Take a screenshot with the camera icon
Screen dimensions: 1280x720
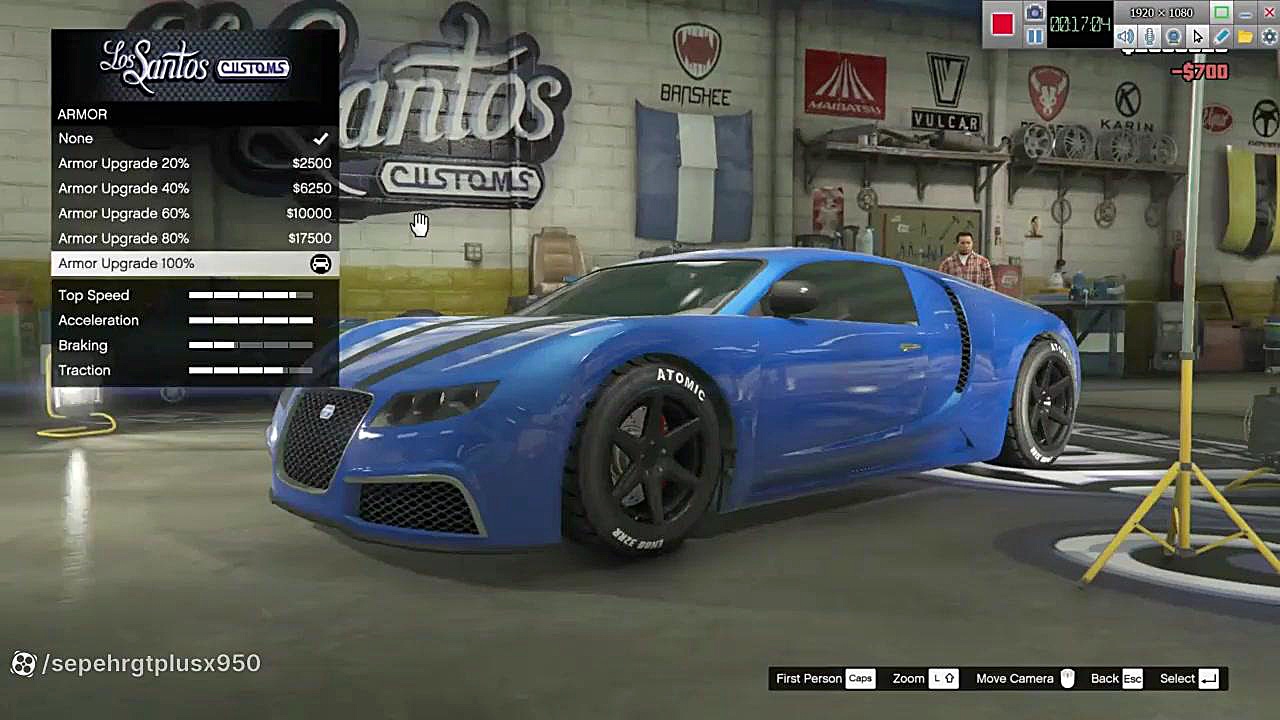pyautogui.click(x=1035, y=14)
